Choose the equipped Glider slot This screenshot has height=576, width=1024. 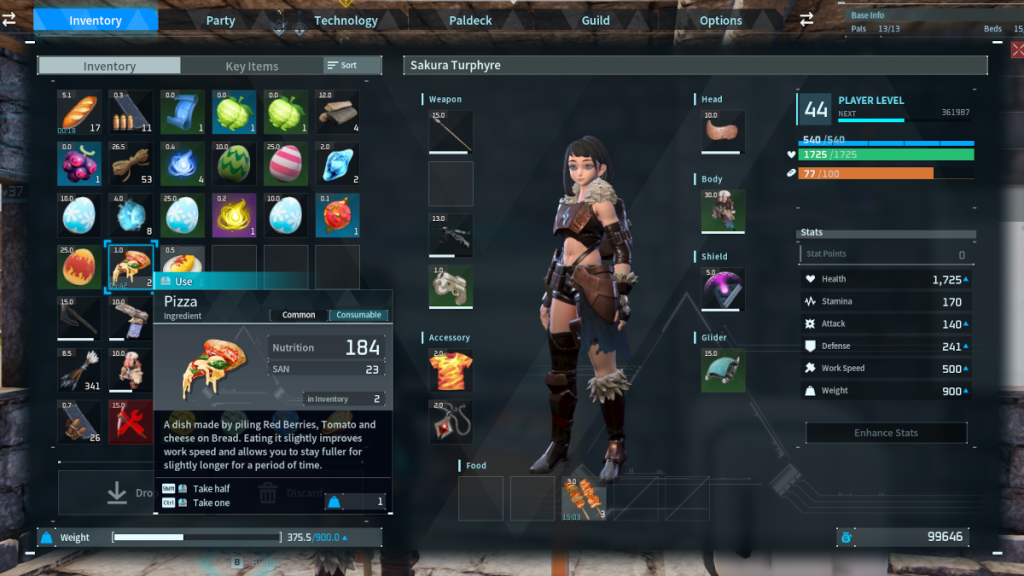(722, 370)
